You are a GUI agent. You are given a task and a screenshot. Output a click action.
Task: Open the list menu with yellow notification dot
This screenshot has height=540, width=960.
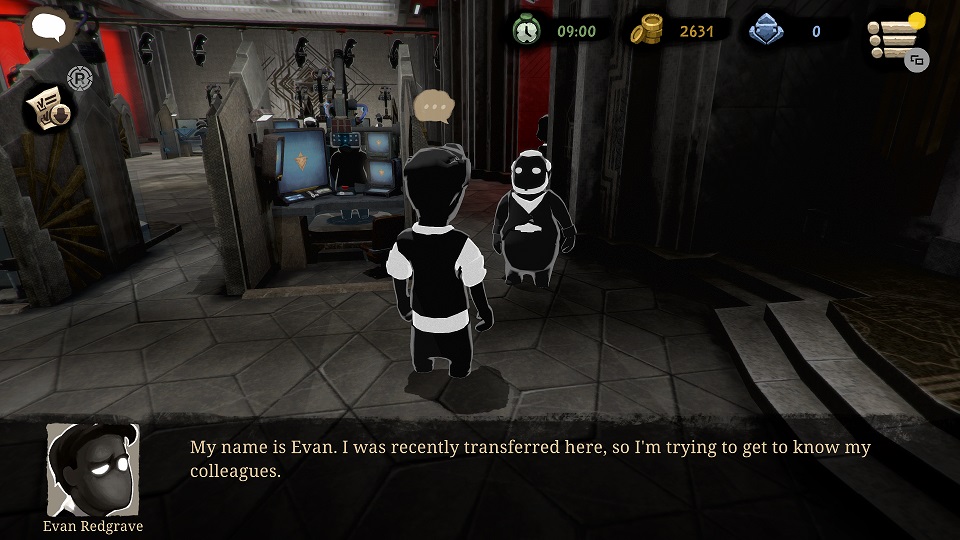click(x=893, y=38)
